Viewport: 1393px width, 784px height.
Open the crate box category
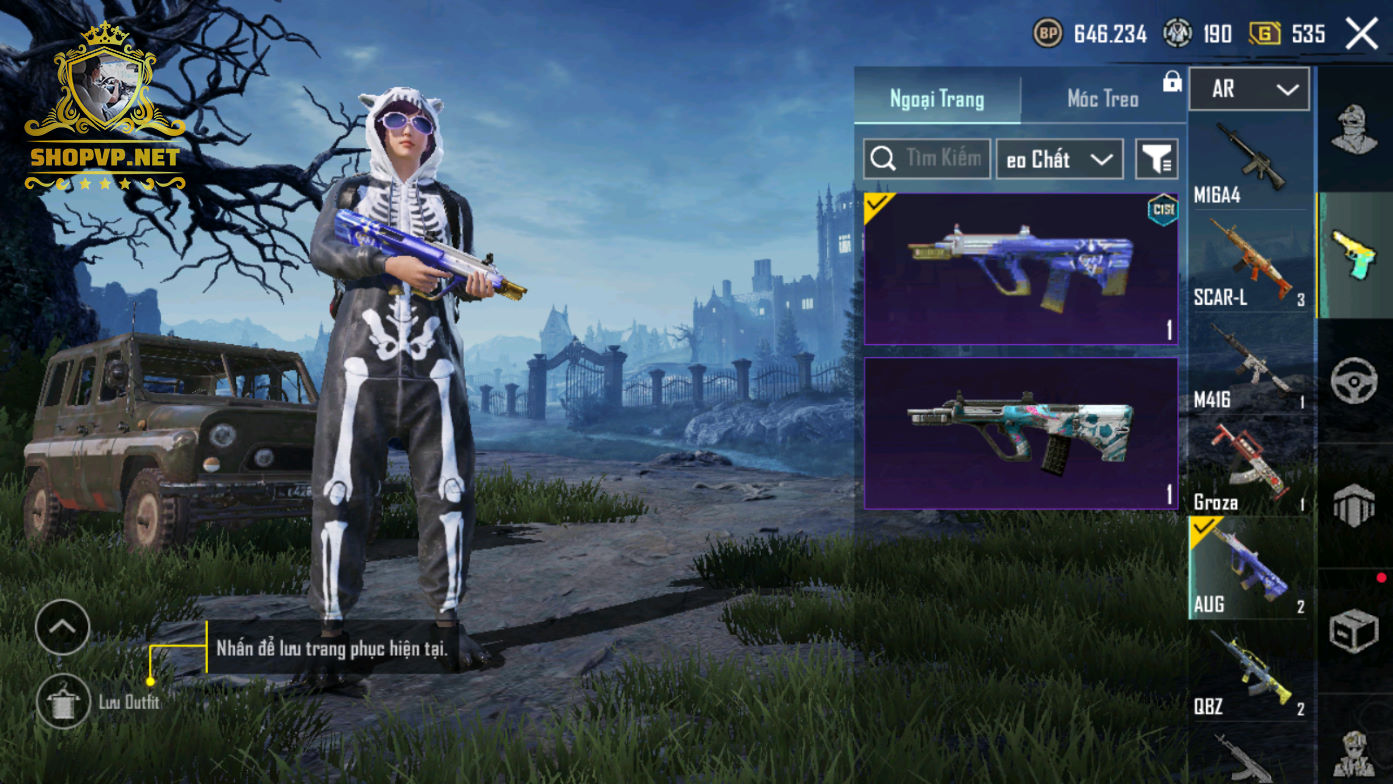(1355, 631)
